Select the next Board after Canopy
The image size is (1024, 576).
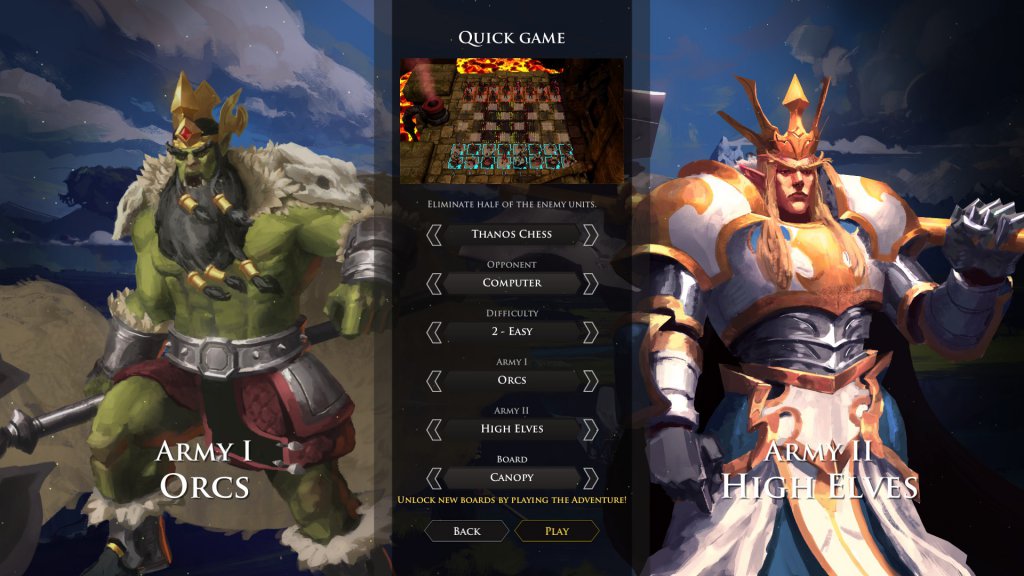[x=591, y=478]
